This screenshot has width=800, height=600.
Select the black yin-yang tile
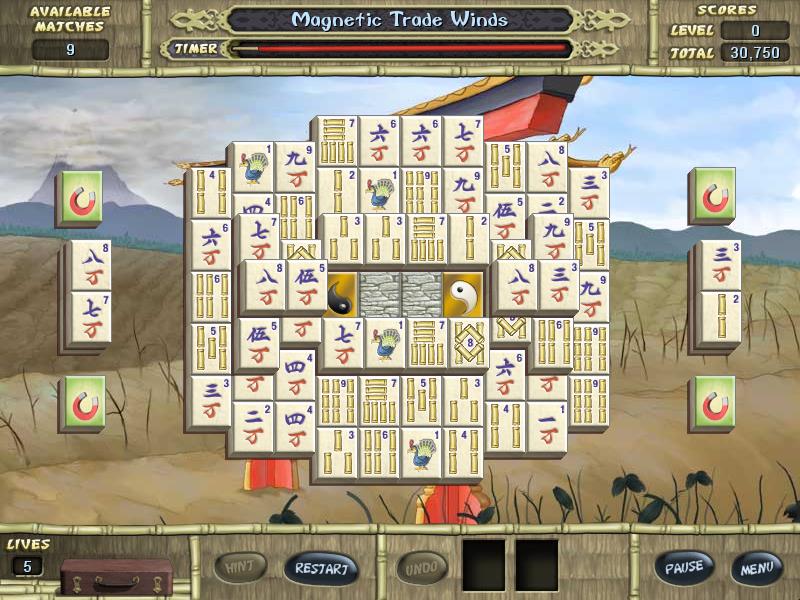click(x=339, y=294)
